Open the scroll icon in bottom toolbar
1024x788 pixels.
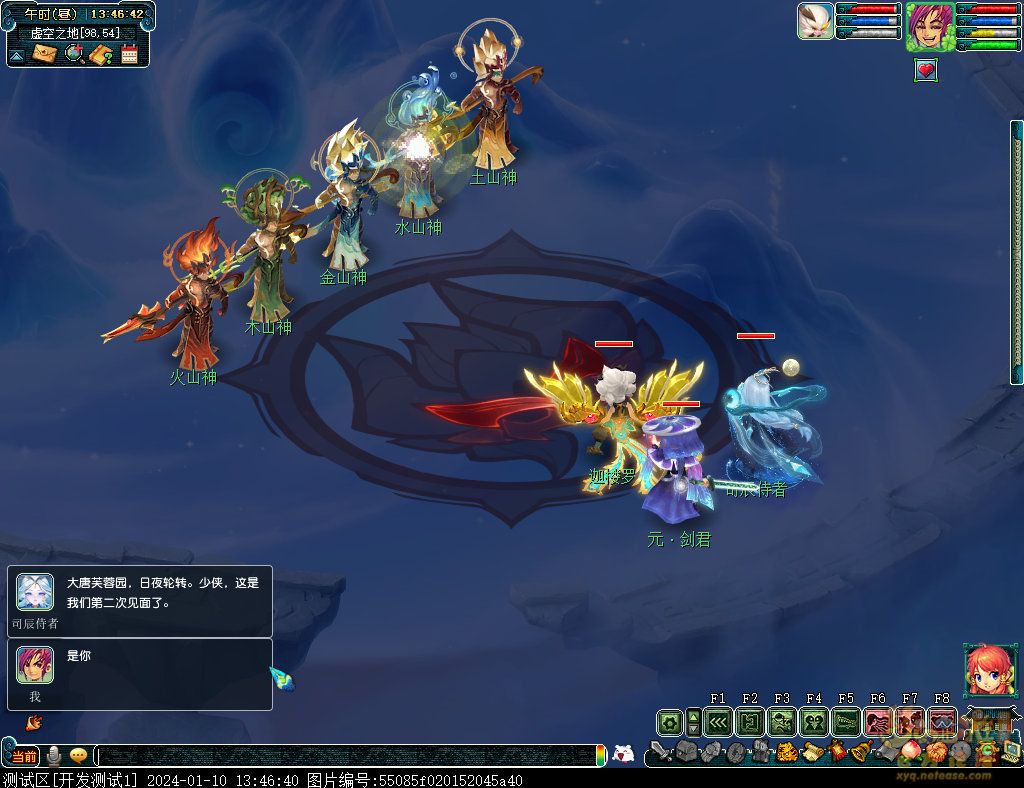[x=812, y=752]
